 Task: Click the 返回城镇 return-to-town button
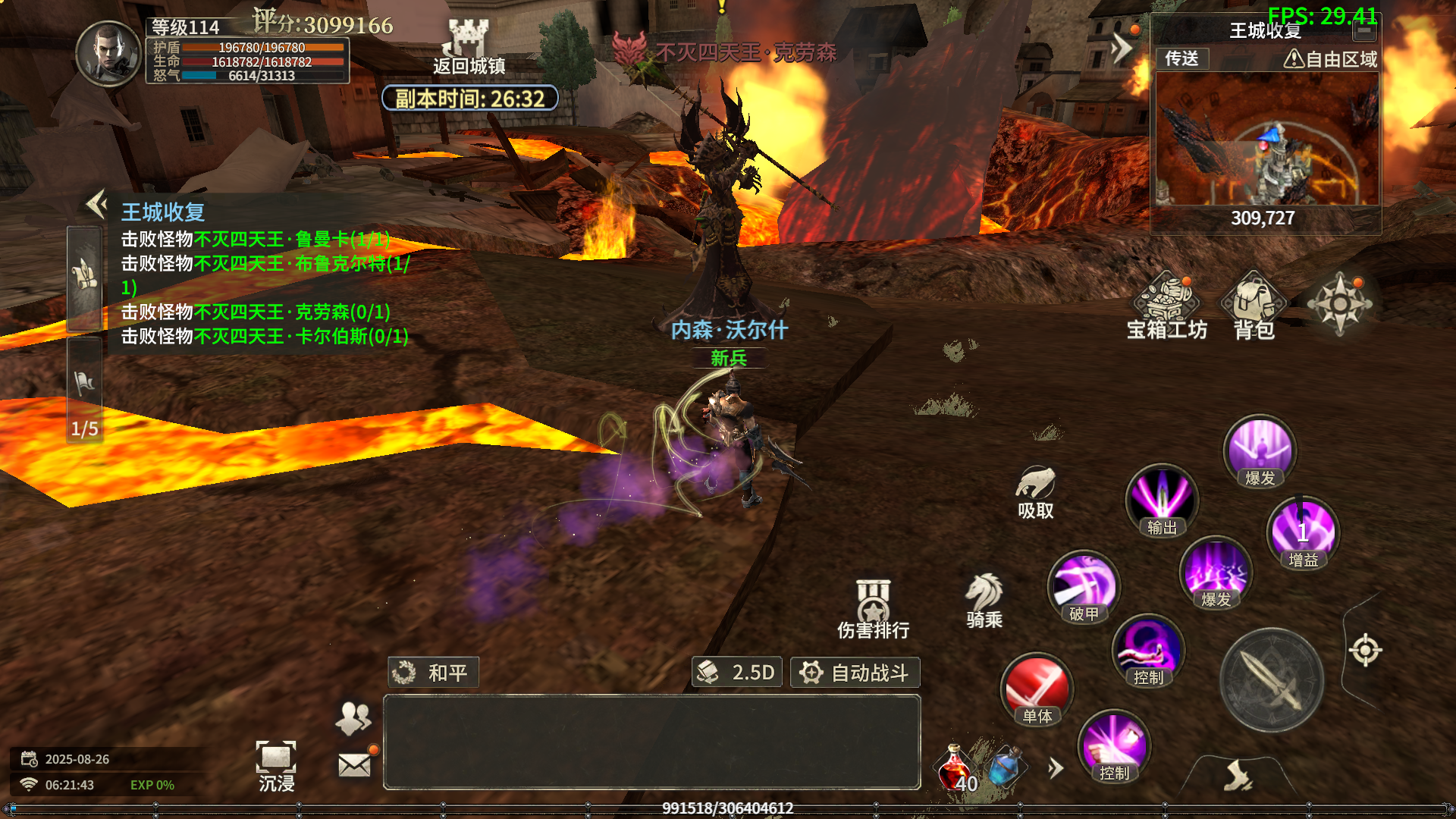(x=469, y=47)
